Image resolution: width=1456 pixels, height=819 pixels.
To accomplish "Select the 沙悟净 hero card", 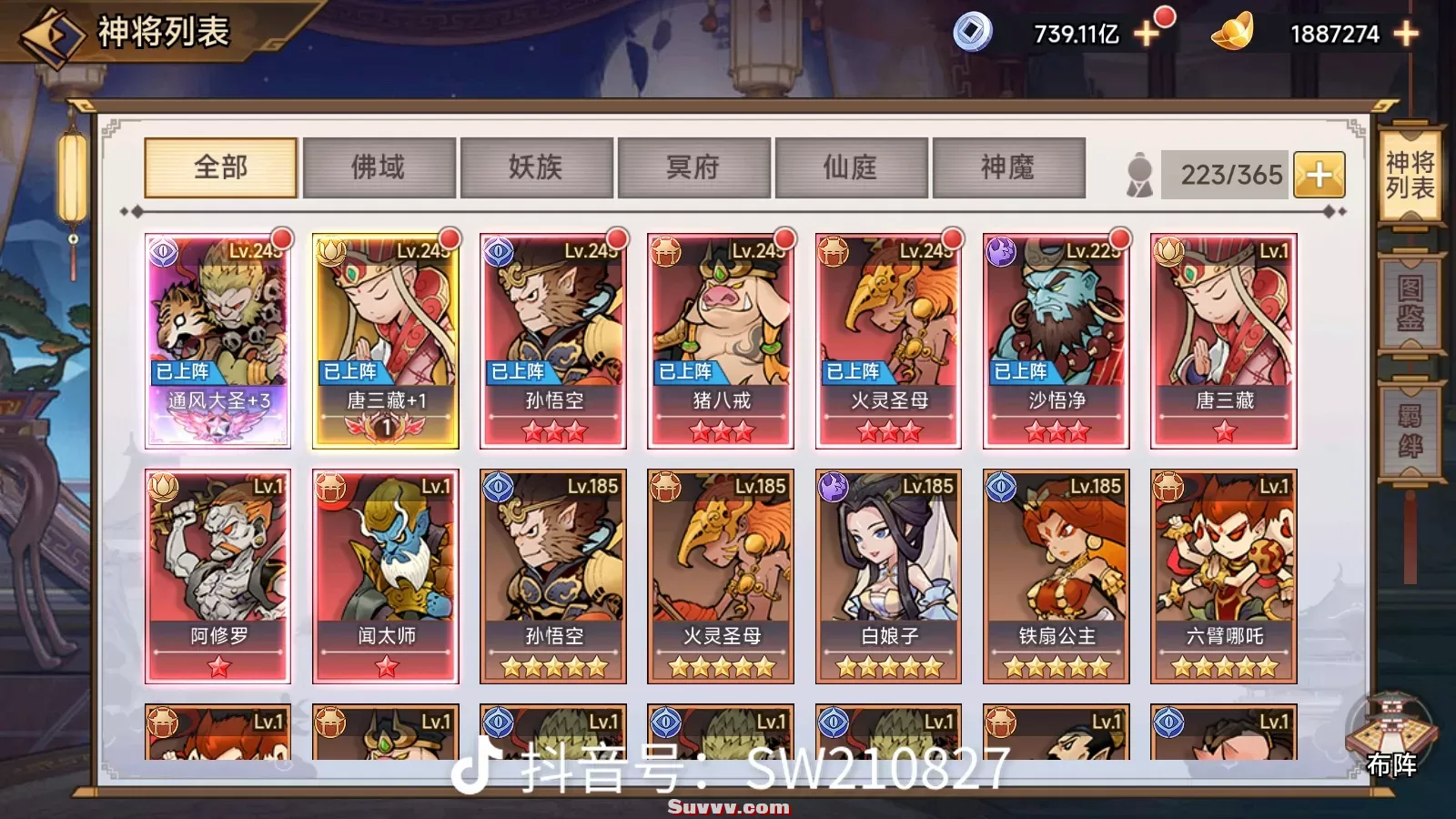I will (x=1056, y=340).
